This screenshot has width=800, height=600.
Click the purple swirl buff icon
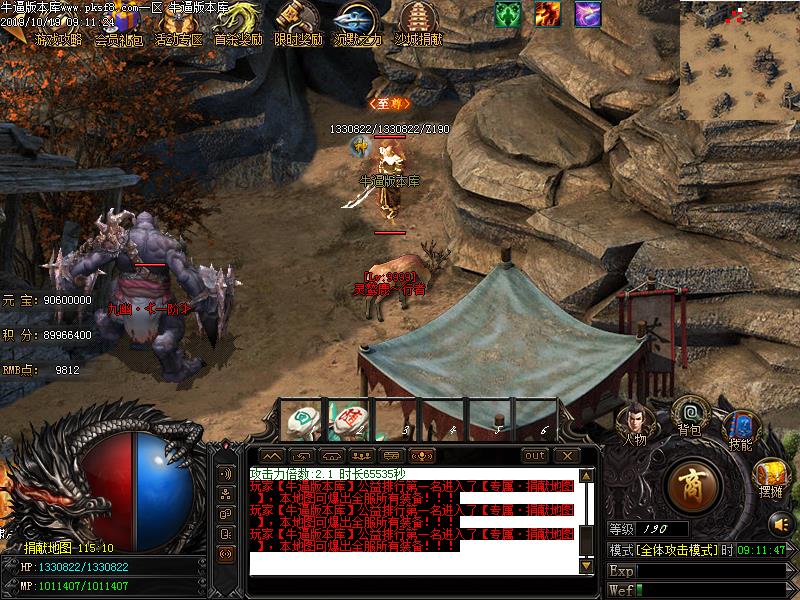[x=587, y=14]
